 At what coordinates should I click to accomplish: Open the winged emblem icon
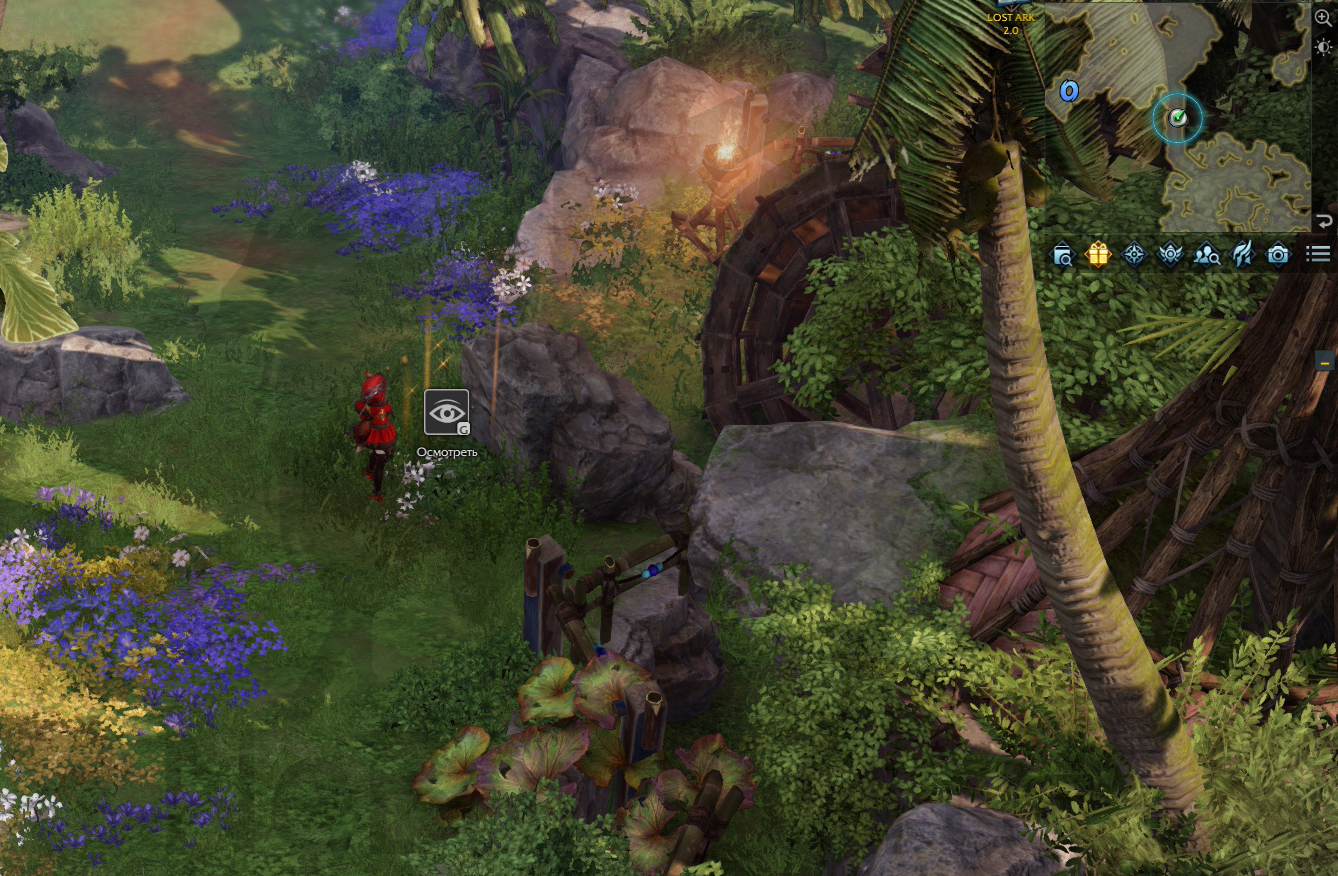tap(1170, 255)
